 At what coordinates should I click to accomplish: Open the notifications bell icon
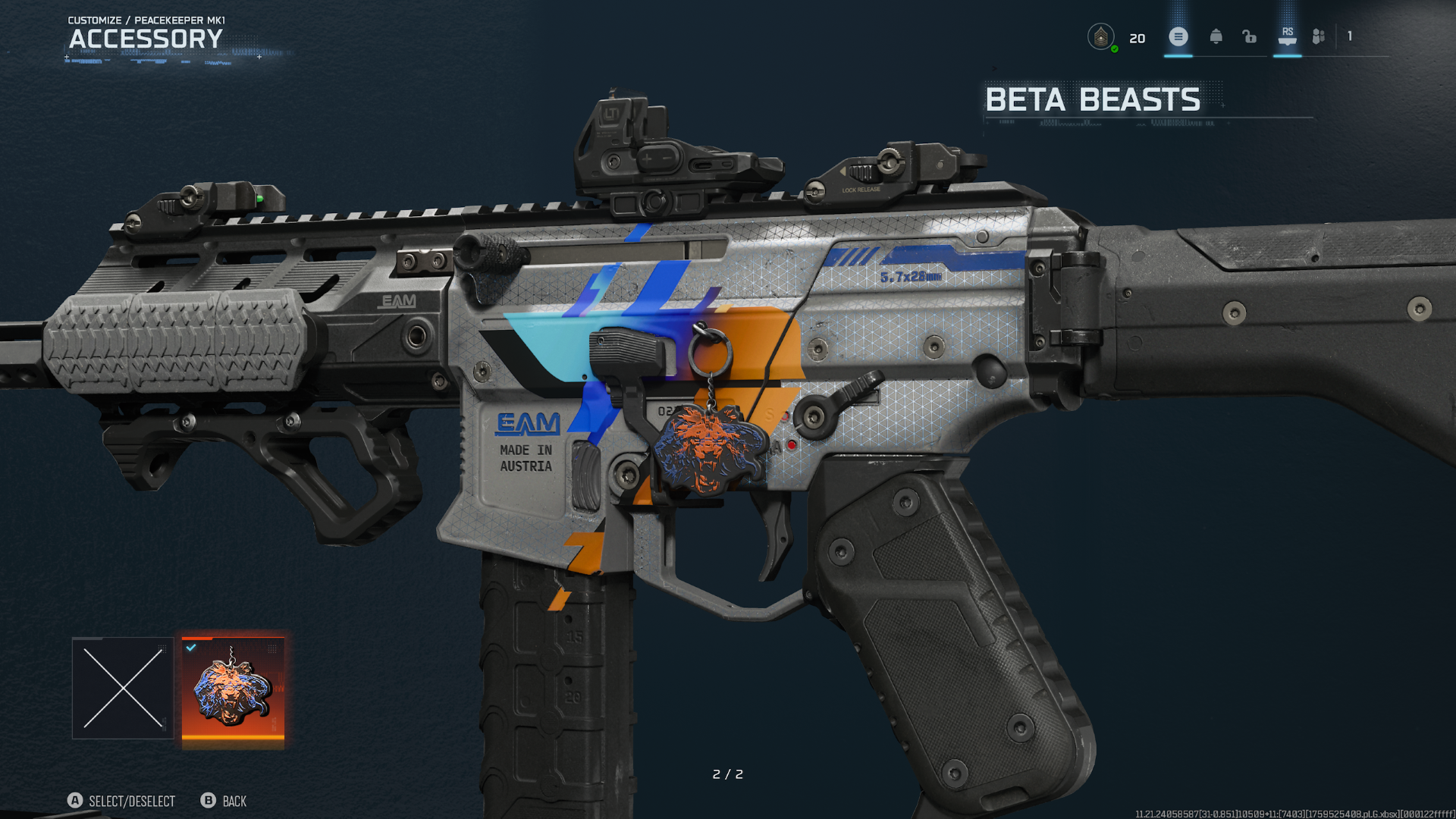[1215, 36]
